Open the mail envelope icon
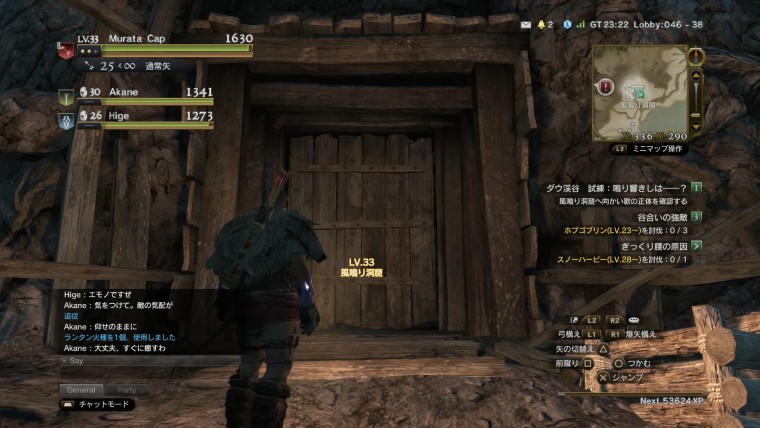The image size is (760, 428). coord(526,23)
